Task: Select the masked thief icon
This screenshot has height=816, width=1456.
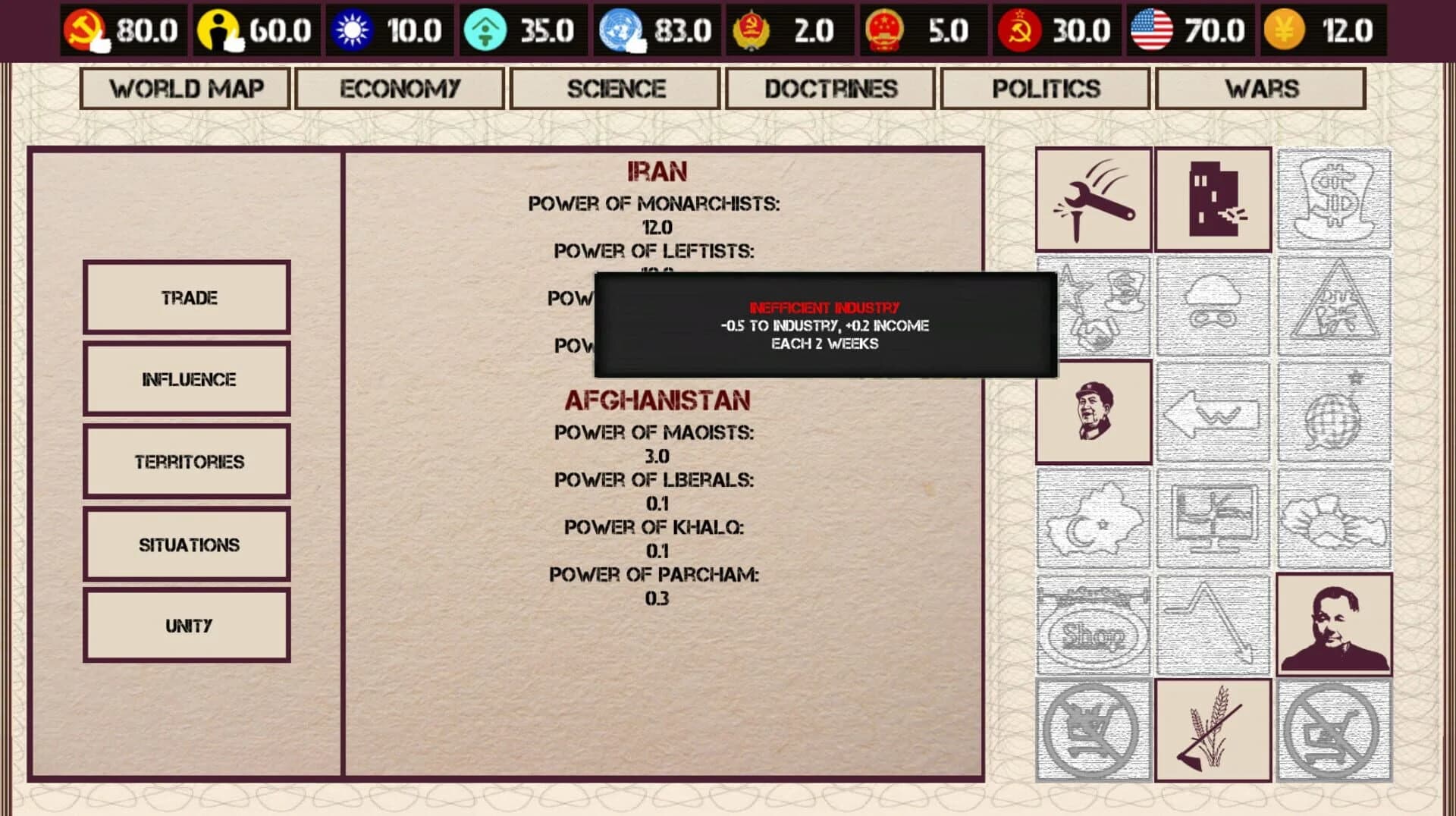Action: [1213, 307]
